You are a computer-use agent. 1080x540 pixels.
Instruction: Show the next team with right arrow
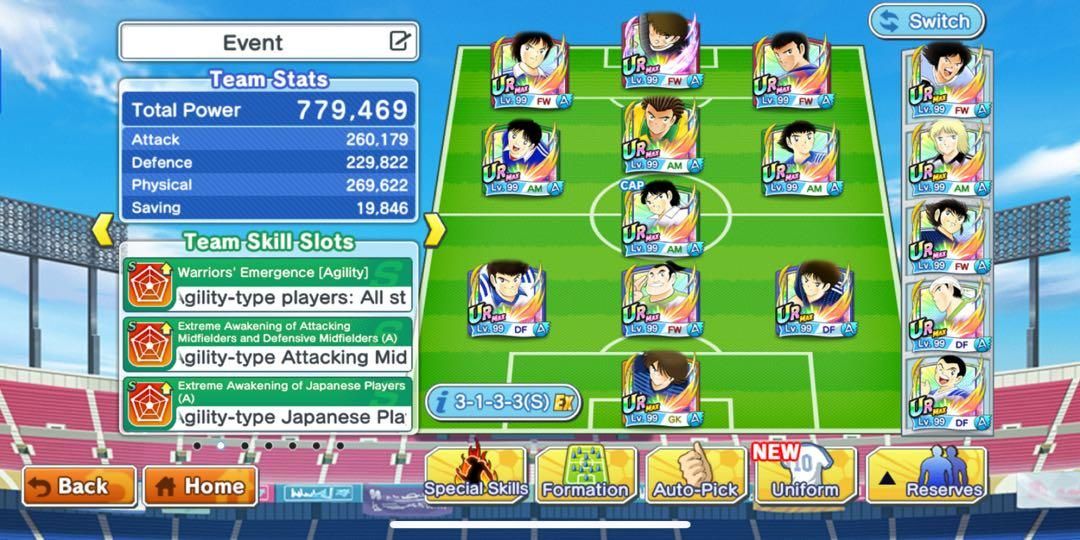click(434, 231)
